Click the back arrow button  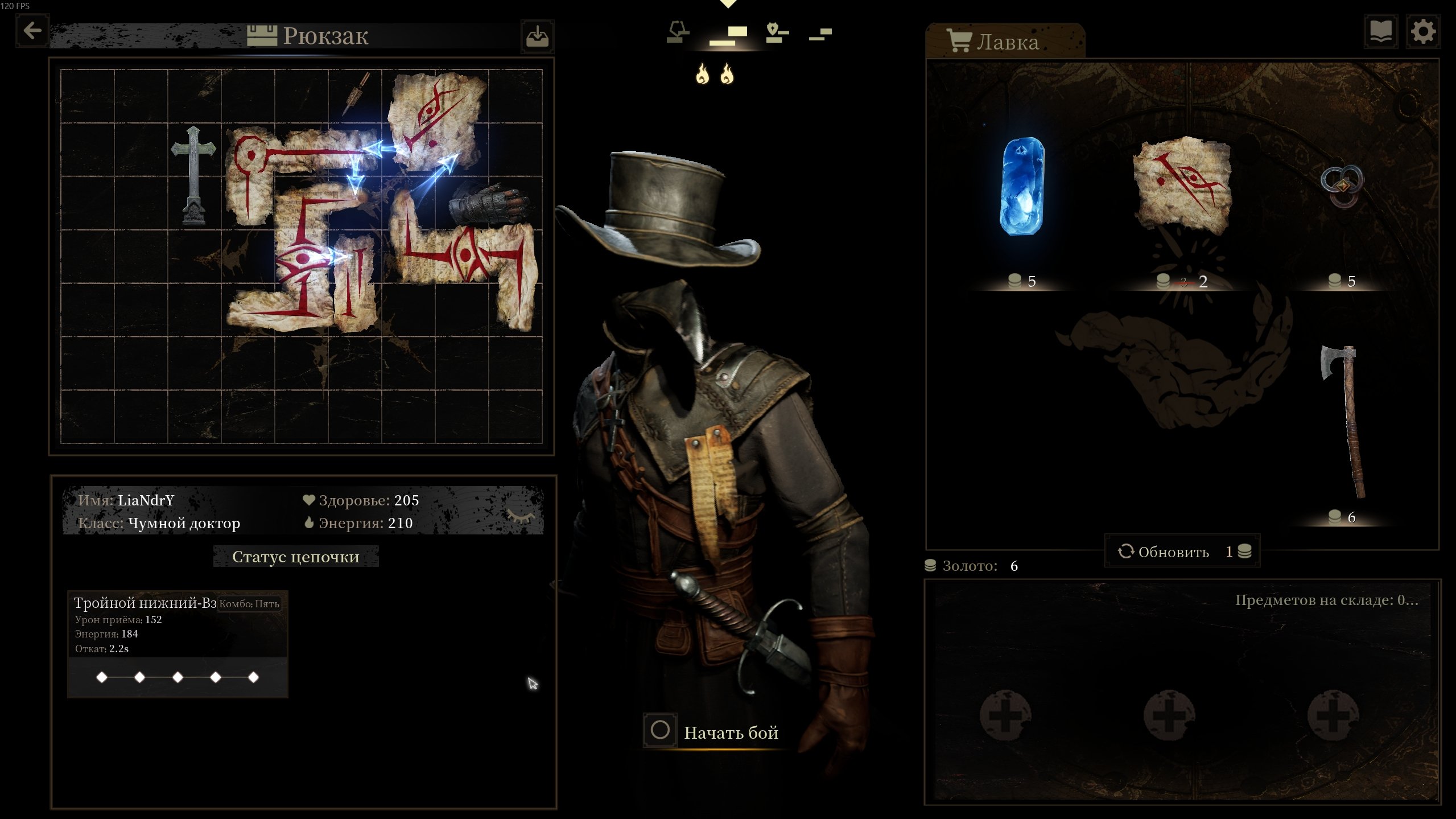32,31
